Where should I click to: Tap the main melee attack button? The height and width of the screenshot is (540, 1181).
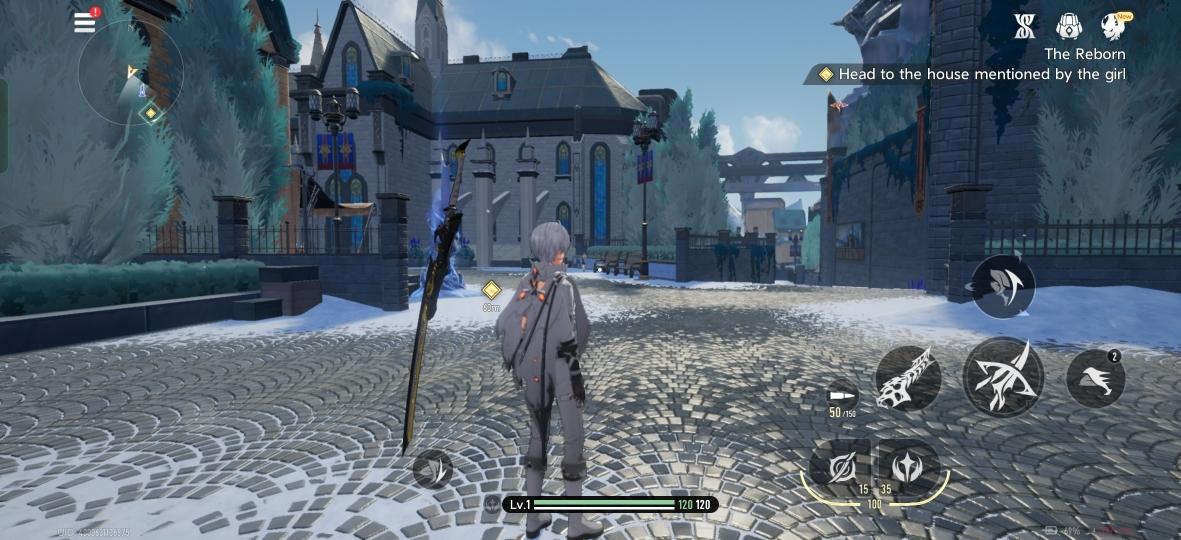click(x=1003, y=377)
